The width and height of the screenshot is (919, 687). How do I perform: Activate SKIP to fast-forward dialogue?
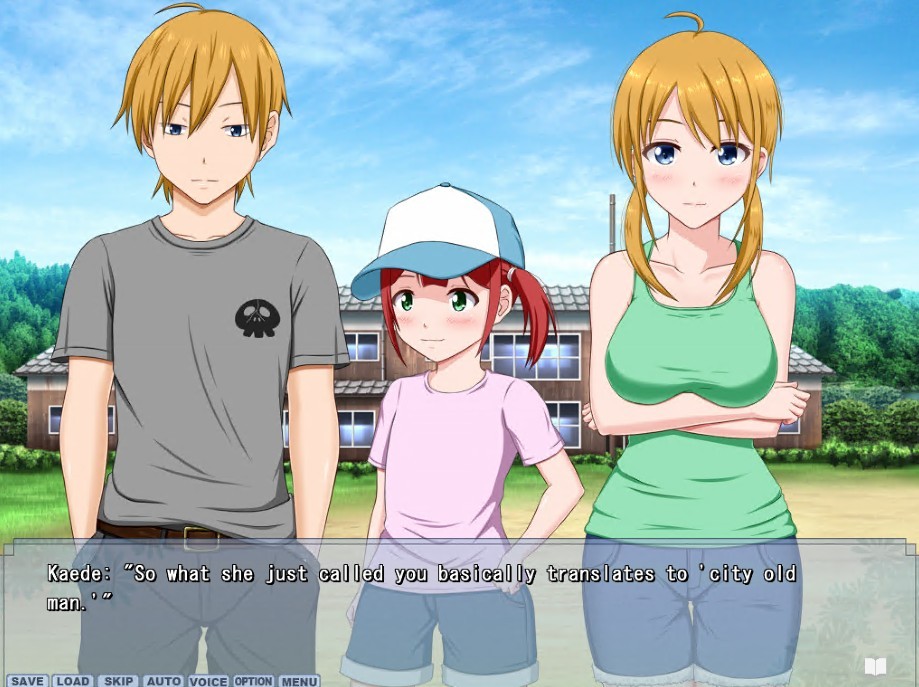(119, 681)
